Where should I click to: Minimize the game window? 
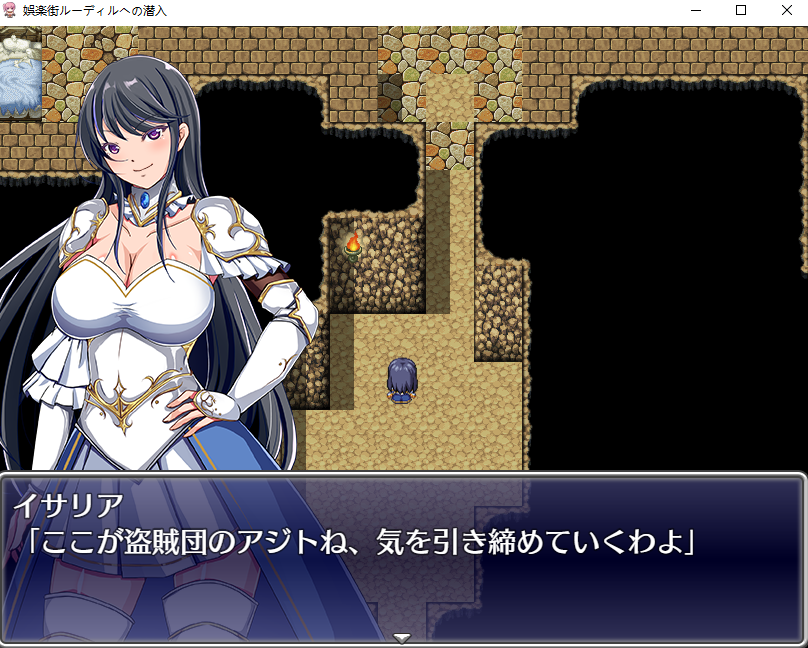(x=695, y=10)
